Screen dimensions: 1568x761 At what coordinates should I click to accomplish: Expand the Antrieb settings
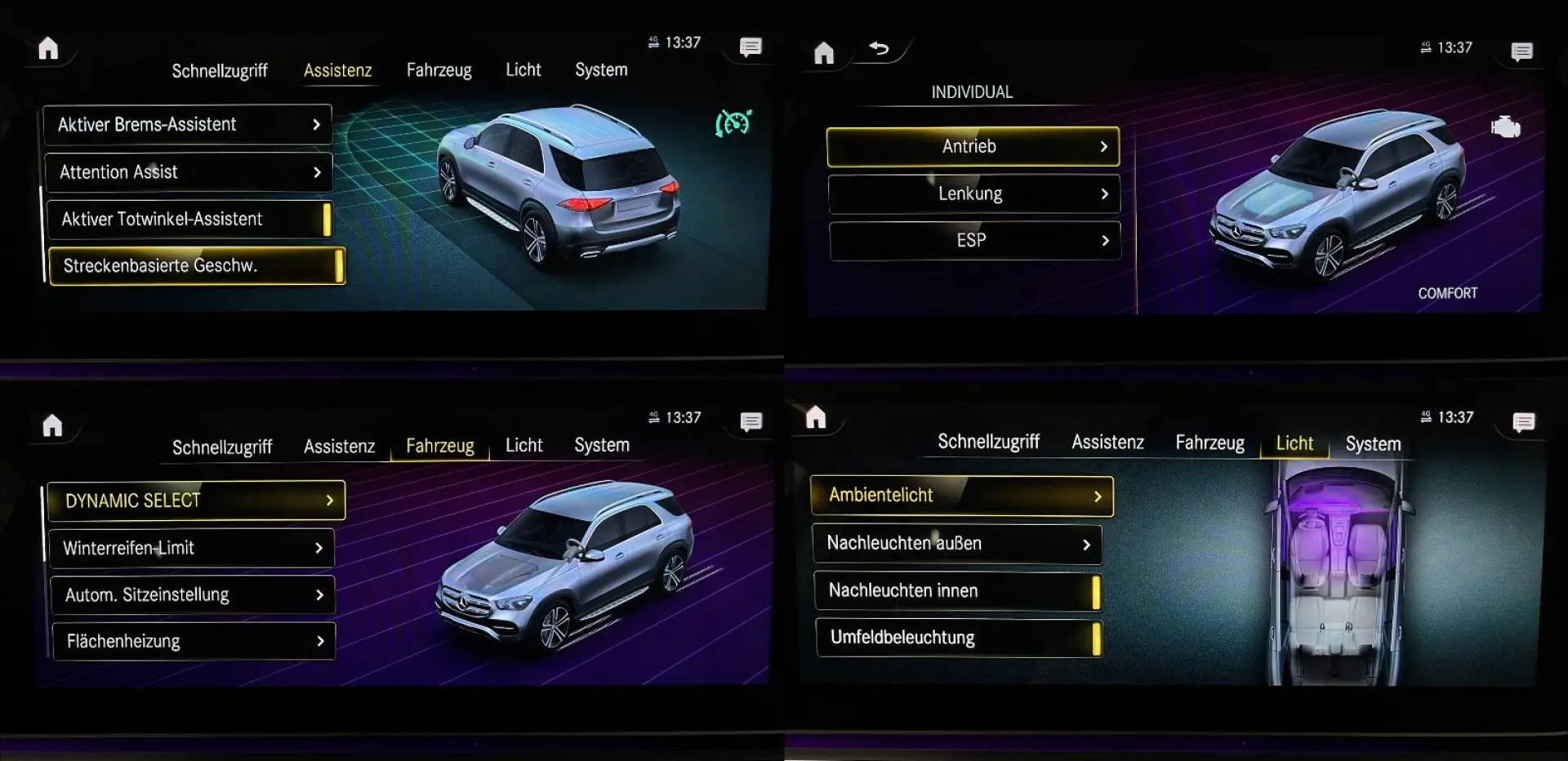tap(973, 146)
